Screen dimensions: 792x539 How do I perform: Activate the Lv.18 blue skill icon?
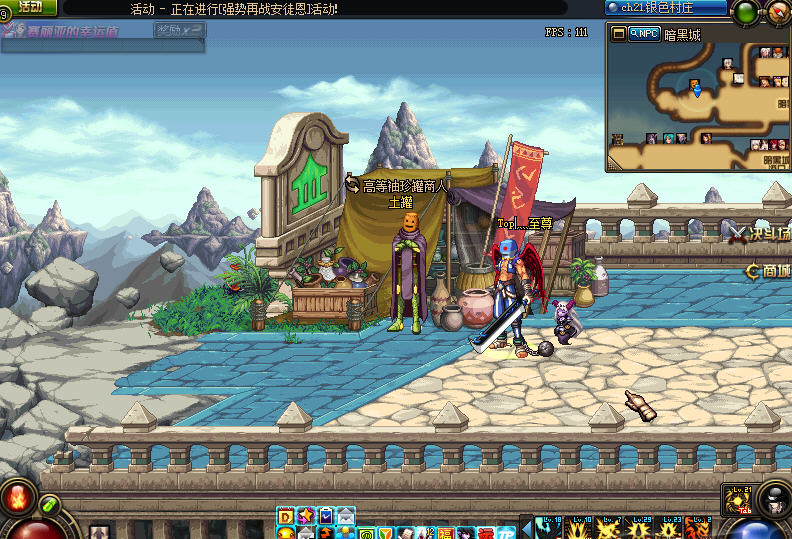[x=551, y=527]
